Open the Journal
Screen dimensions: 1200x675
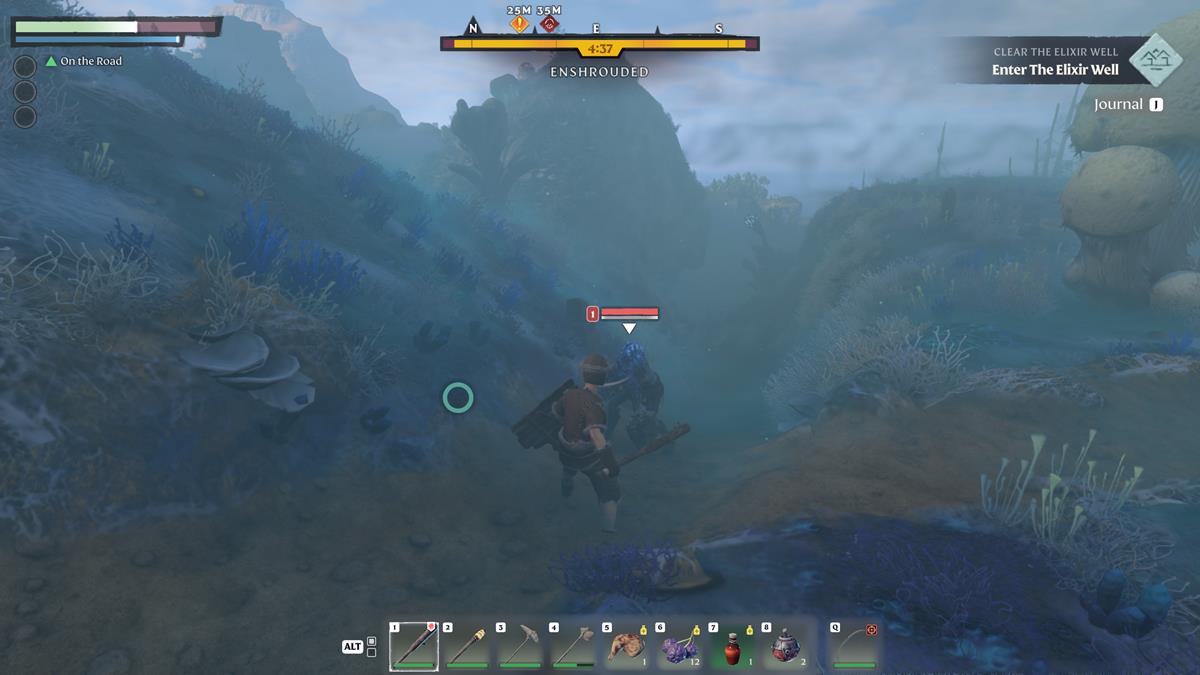click(x=1127, y=104)
